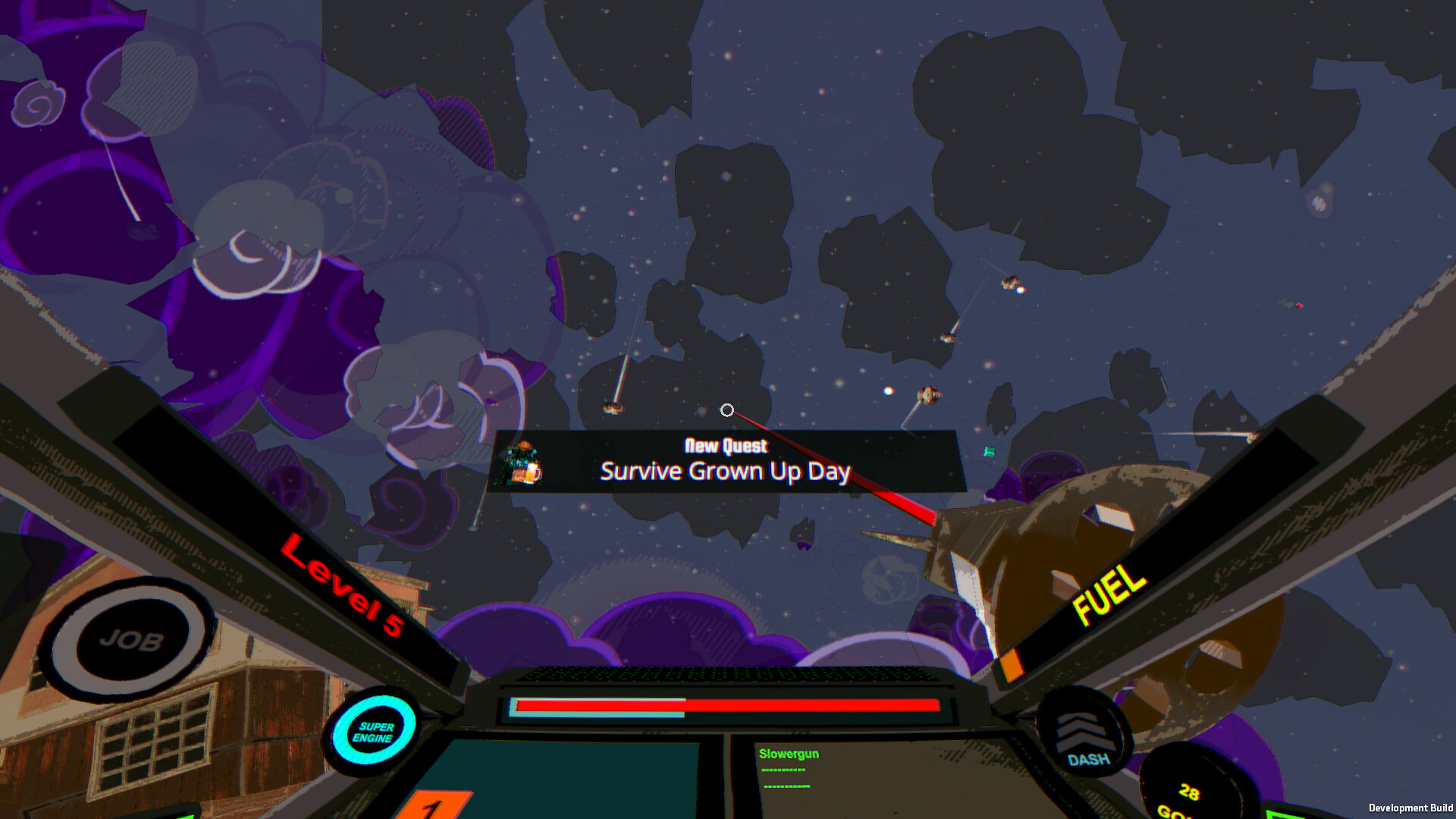Toggle the orange fuel warning indicator
Image resolution: width=1456 pixels, height=819 pixels.
coord(1012,664)
